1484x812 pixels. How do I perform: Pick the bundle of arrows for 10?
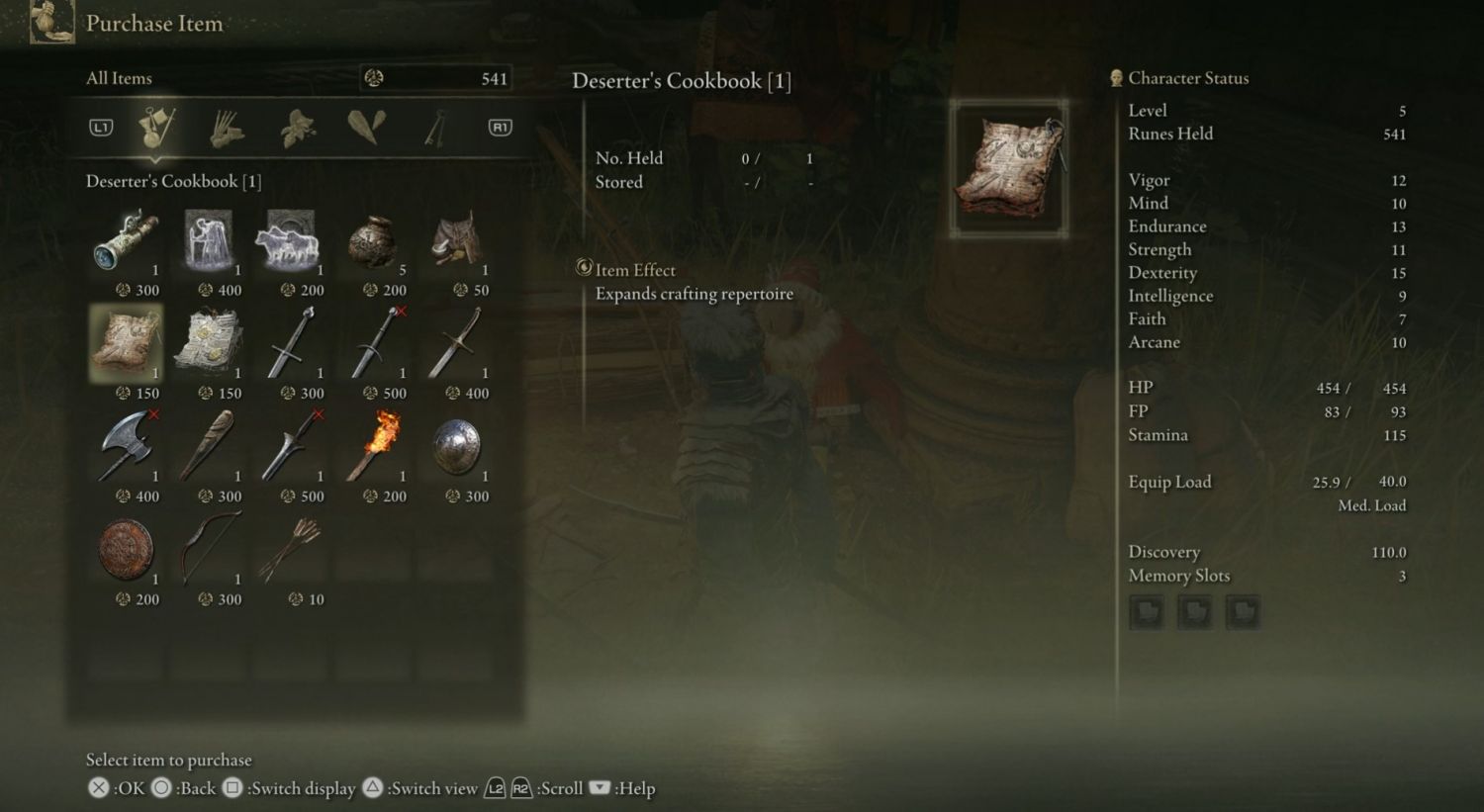pos(291,550)
